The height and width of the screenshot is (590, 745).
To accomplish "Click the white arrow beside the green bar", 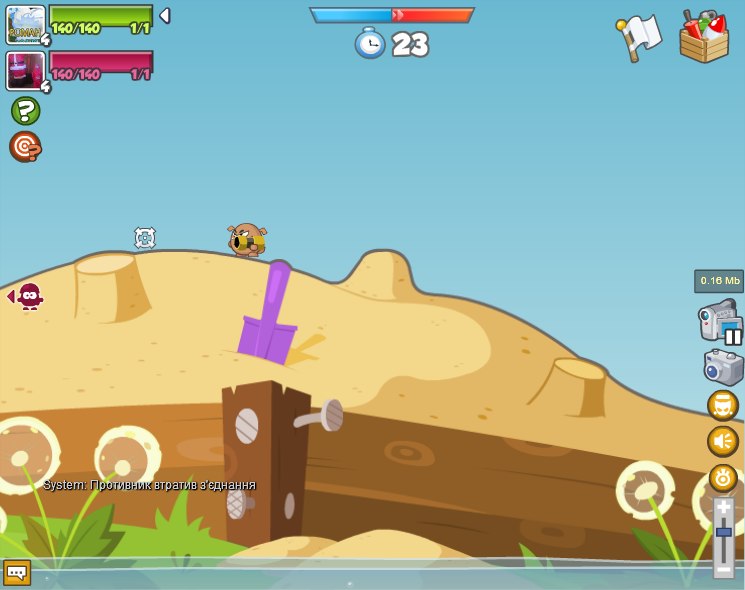I will point(165,16).
